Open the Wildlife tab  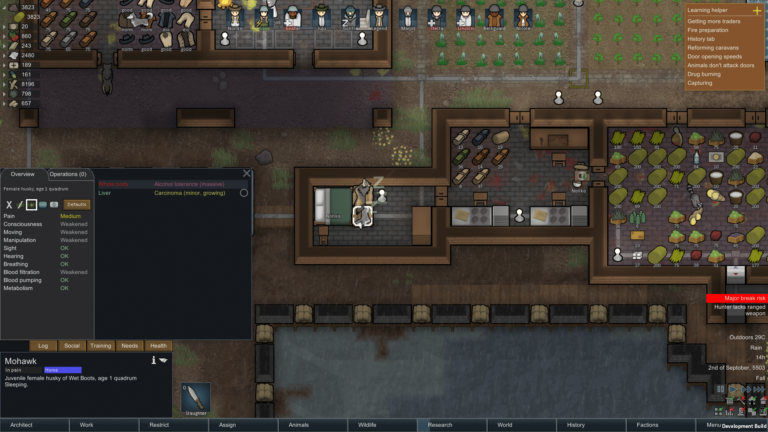[367, 425]
